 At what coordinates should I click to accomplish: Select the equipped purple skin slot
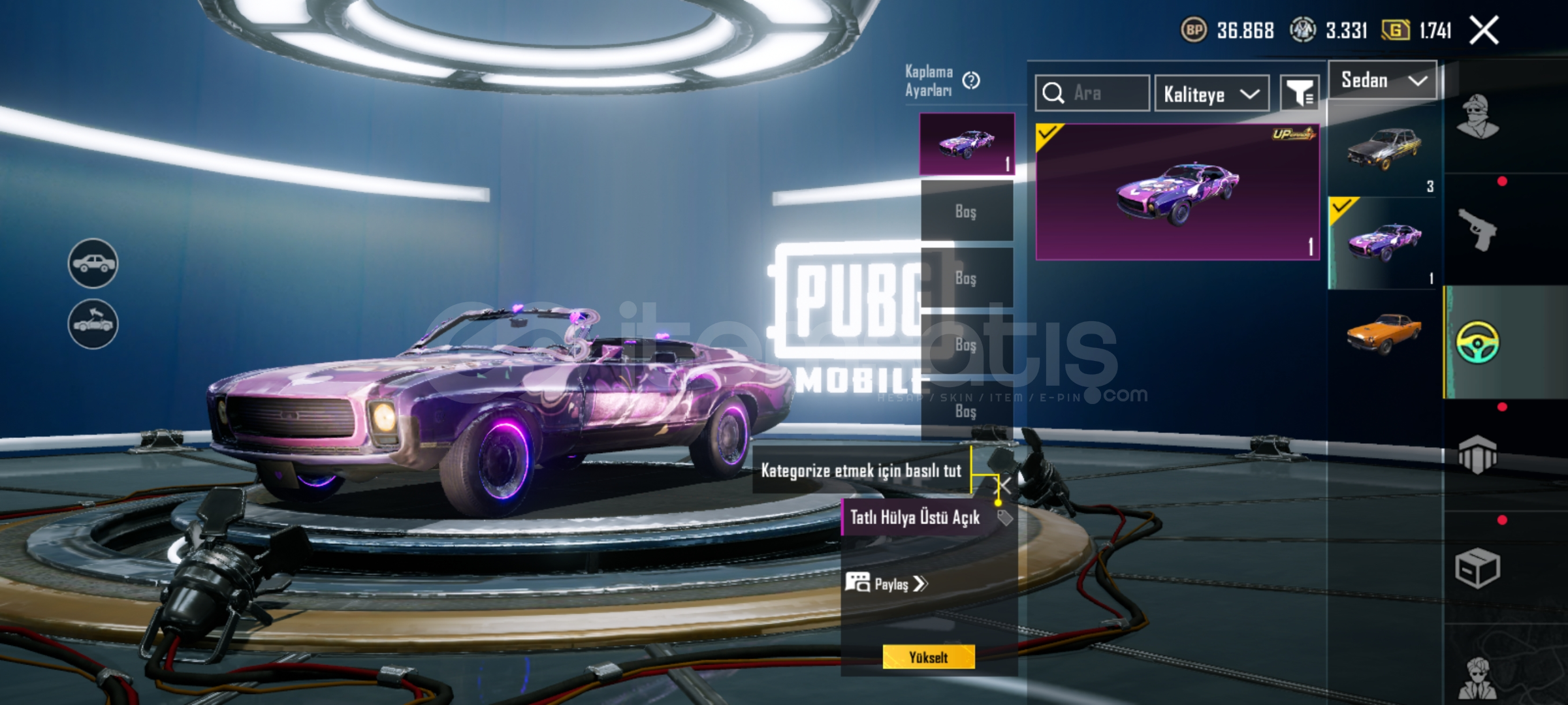pos(967,144)
